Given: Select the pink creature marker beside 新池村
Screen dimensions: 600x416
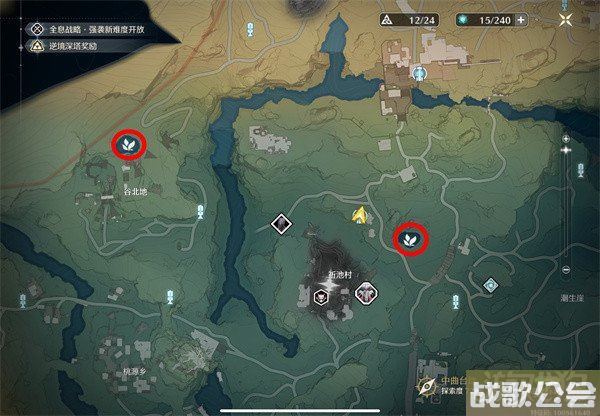Looking at the screenshot, I should [366, 293].
